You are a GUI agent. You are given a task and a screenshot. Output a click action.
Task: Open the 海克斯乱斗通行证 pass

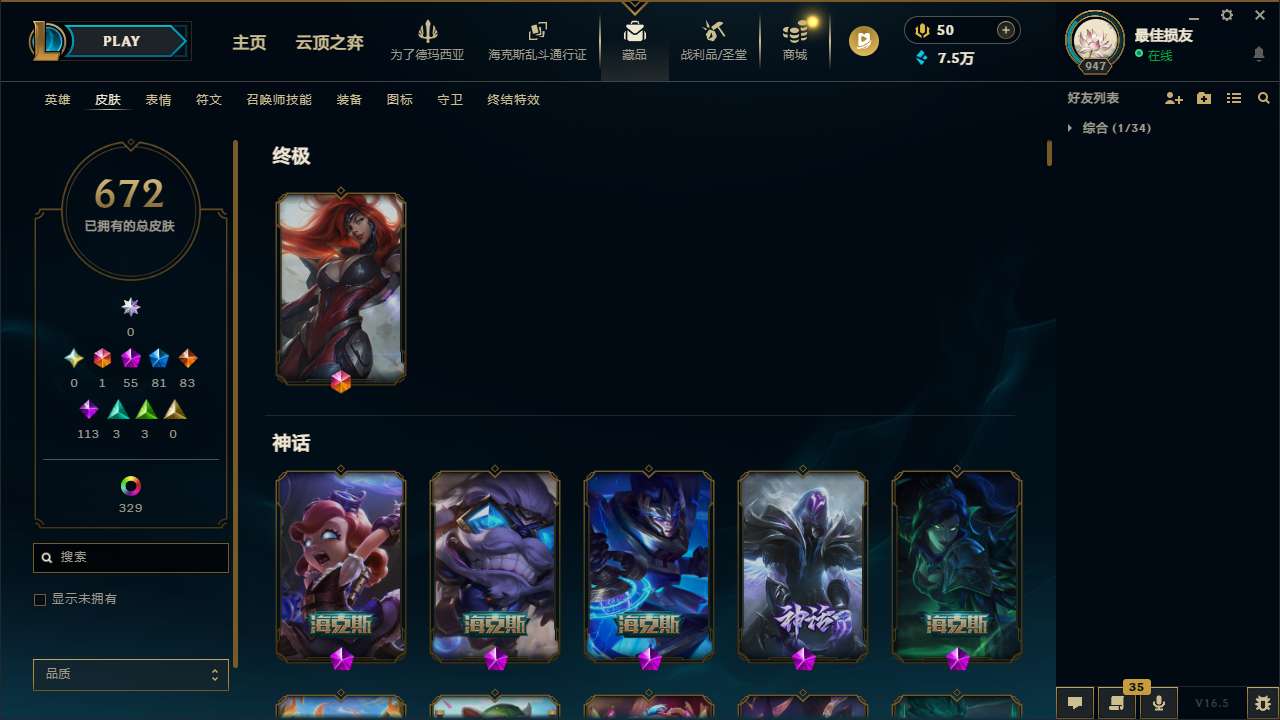tap(537, 42)
